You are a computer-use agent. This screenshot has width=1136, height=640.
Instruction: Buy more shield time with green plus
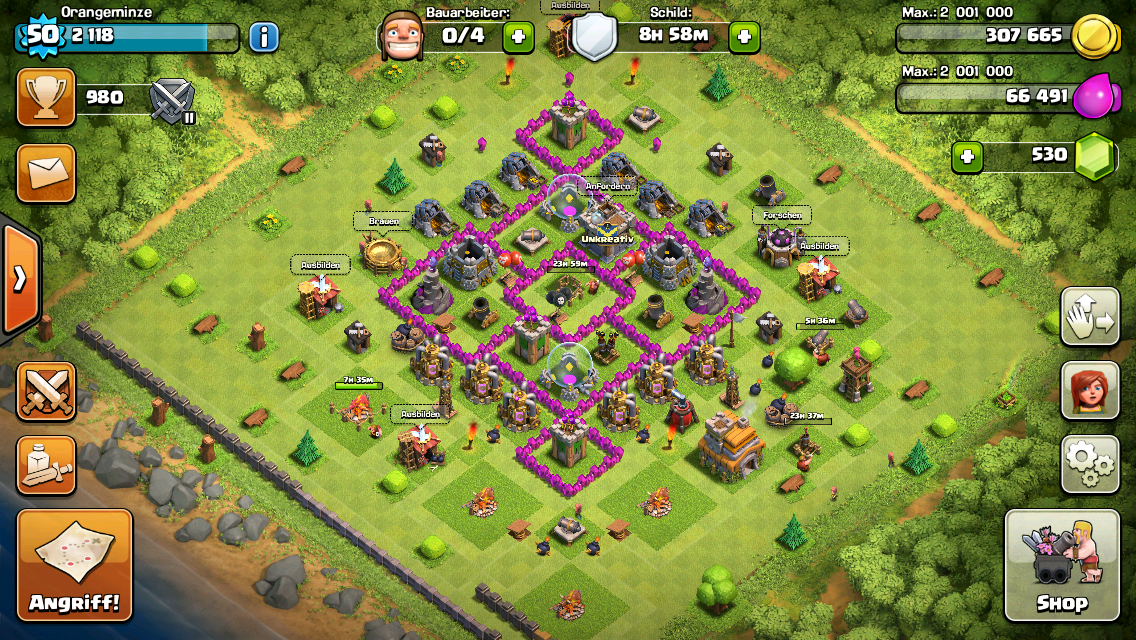tap(744, 38)
